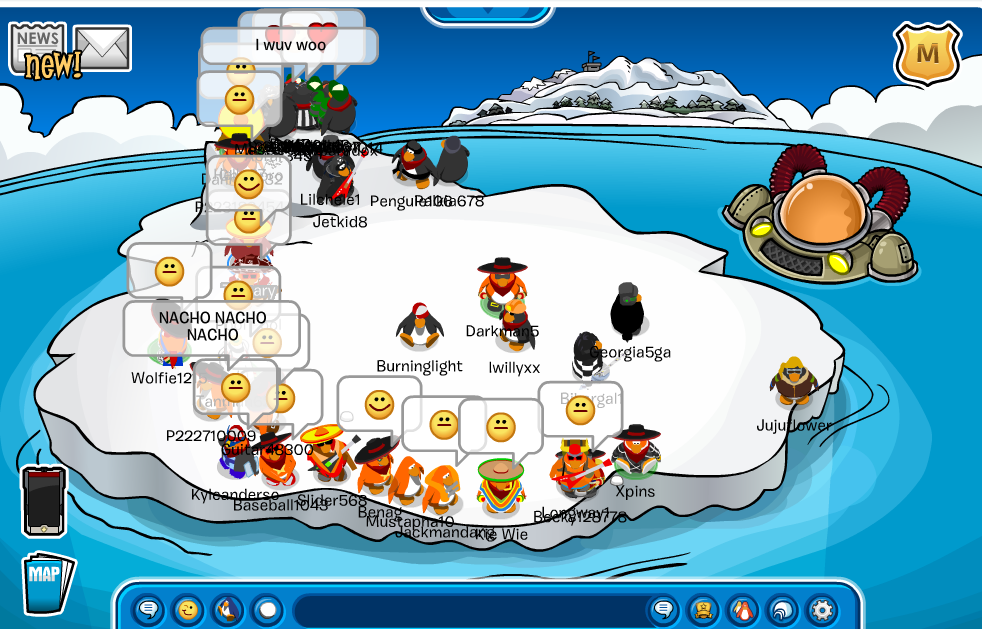Send the chat message with the speech bubble button

663,609
